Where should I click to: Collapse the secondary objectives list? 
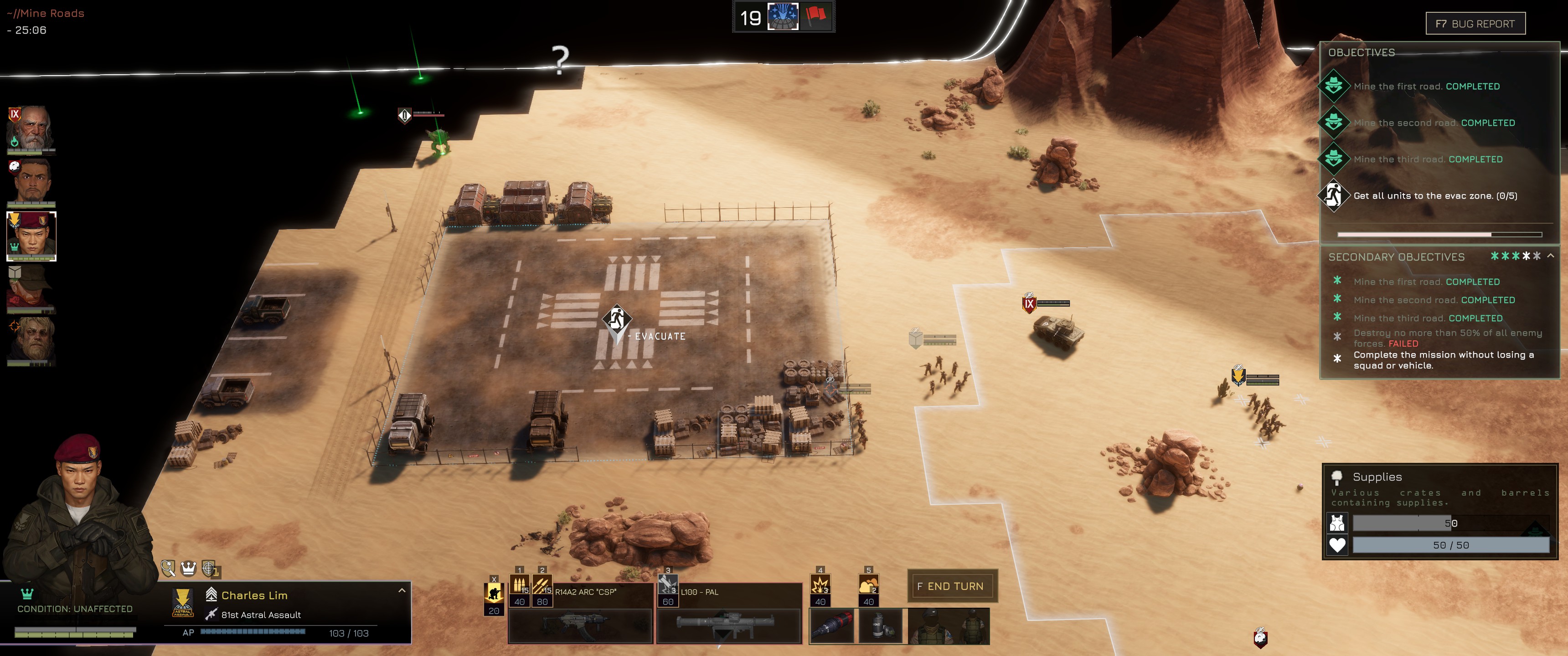(x=1550, y=256)
